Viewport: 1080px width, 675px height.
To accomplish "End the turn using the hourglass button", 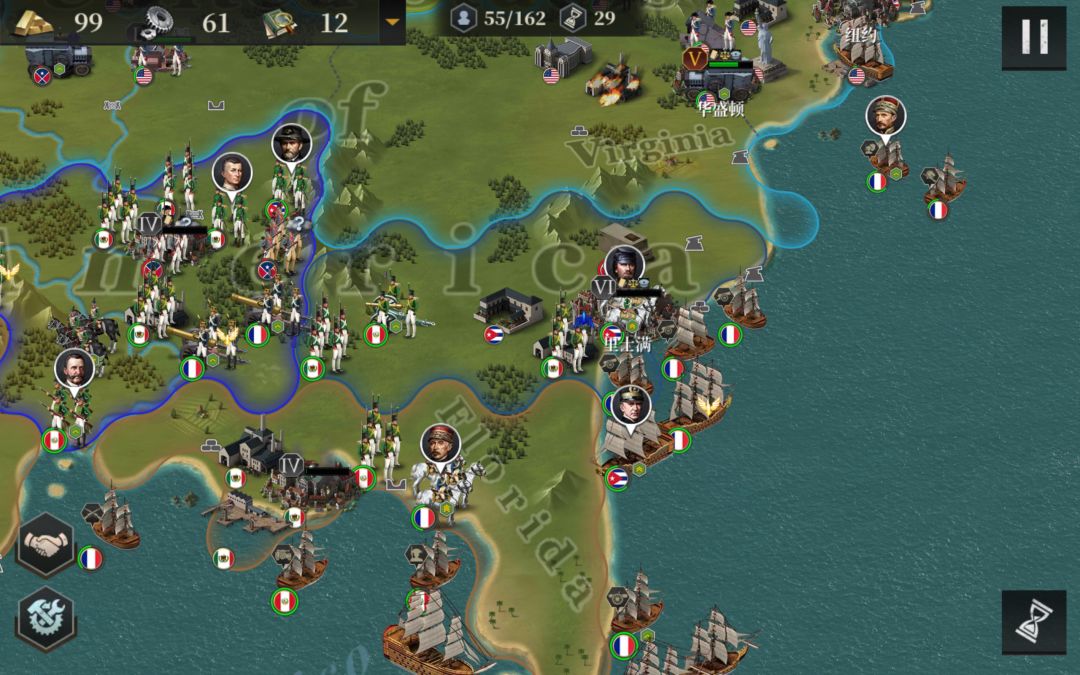I will click(x=1033, y=621).
